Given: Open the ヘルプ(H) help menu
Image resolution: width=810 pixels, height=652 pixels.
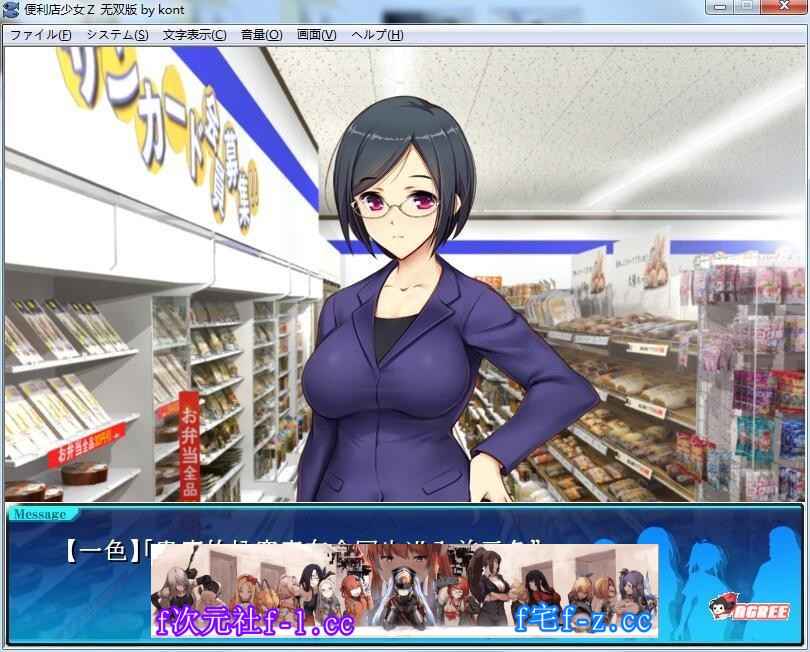Looking at the screenshot, I should [x=377, y=34].
